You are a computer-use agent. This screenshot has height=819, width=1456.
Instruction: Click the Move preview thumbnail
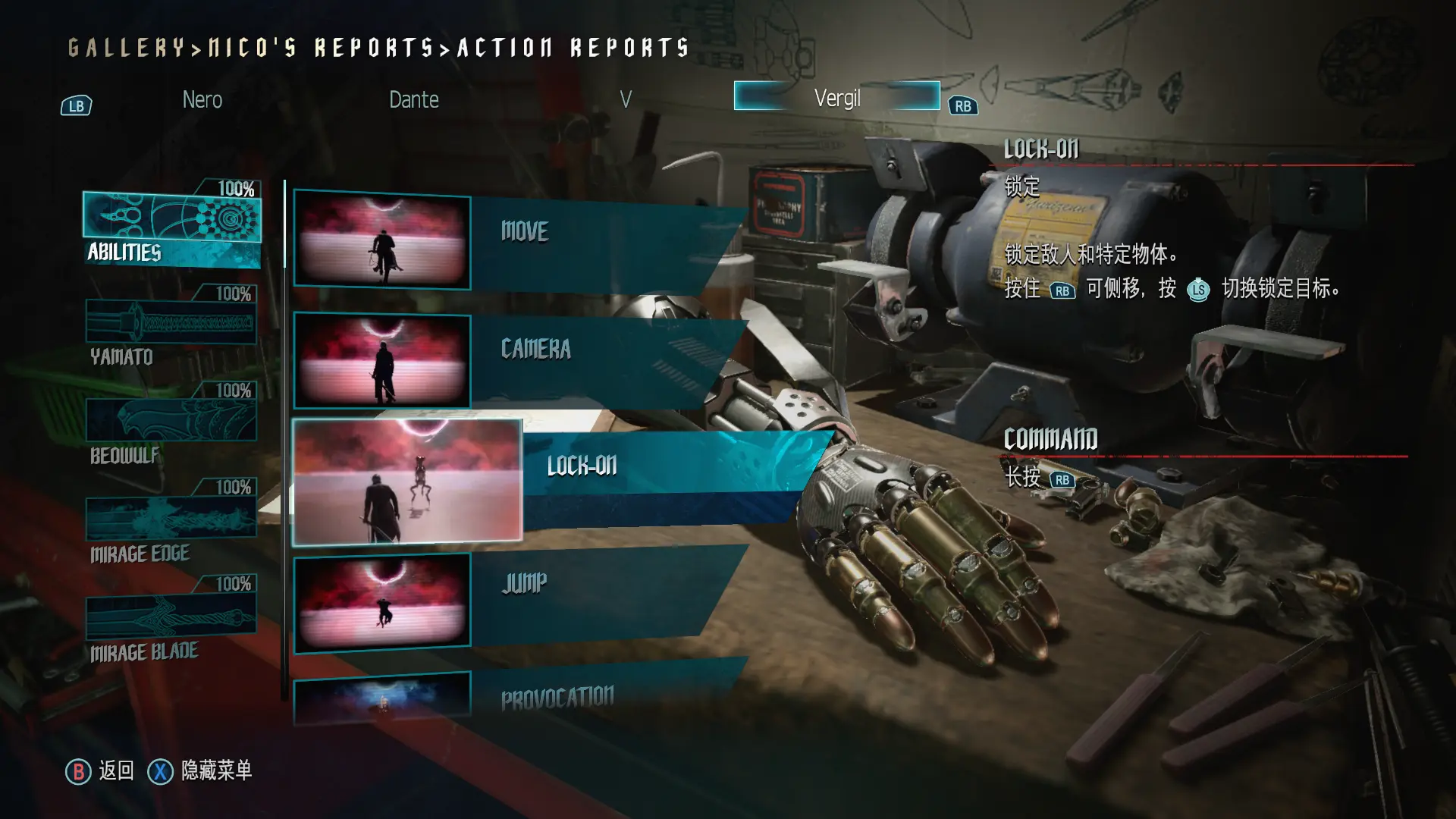tap(382, 241)
